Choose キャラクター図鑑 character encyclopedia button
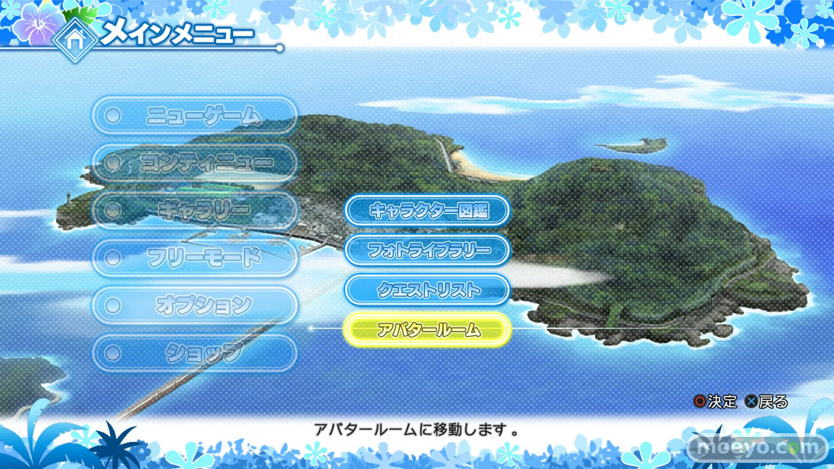Screen dimensions: 834x469 428,211
